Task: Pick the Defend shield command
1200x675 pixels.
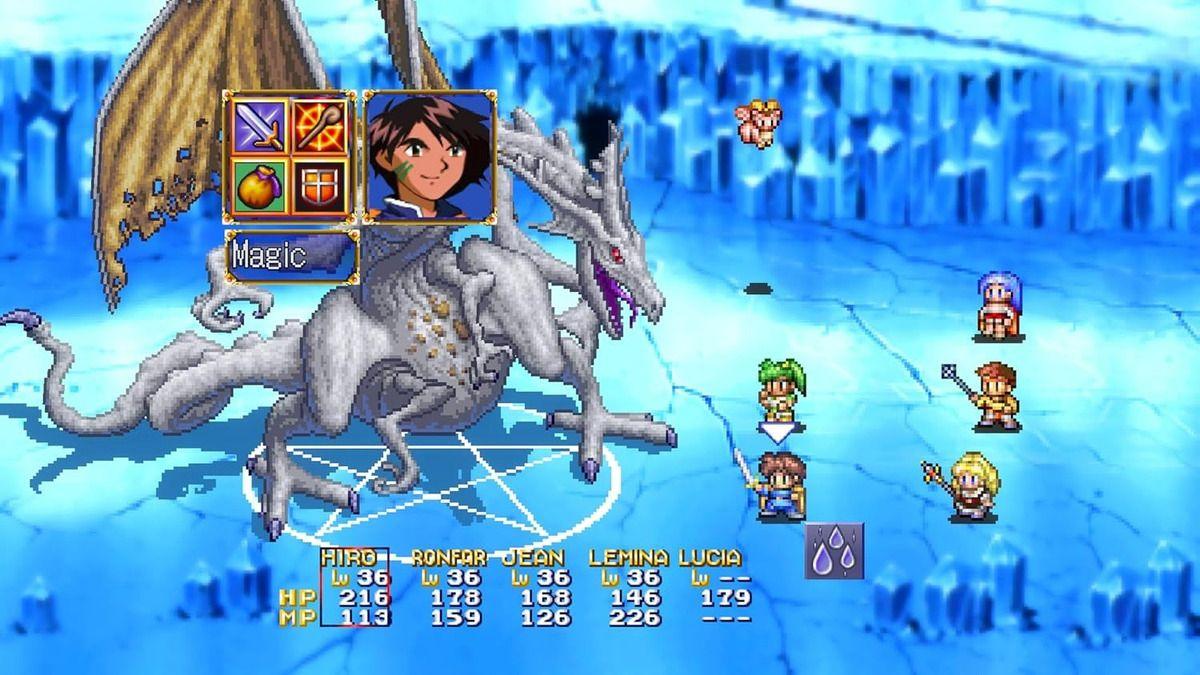Action: [x=320, y=186]
